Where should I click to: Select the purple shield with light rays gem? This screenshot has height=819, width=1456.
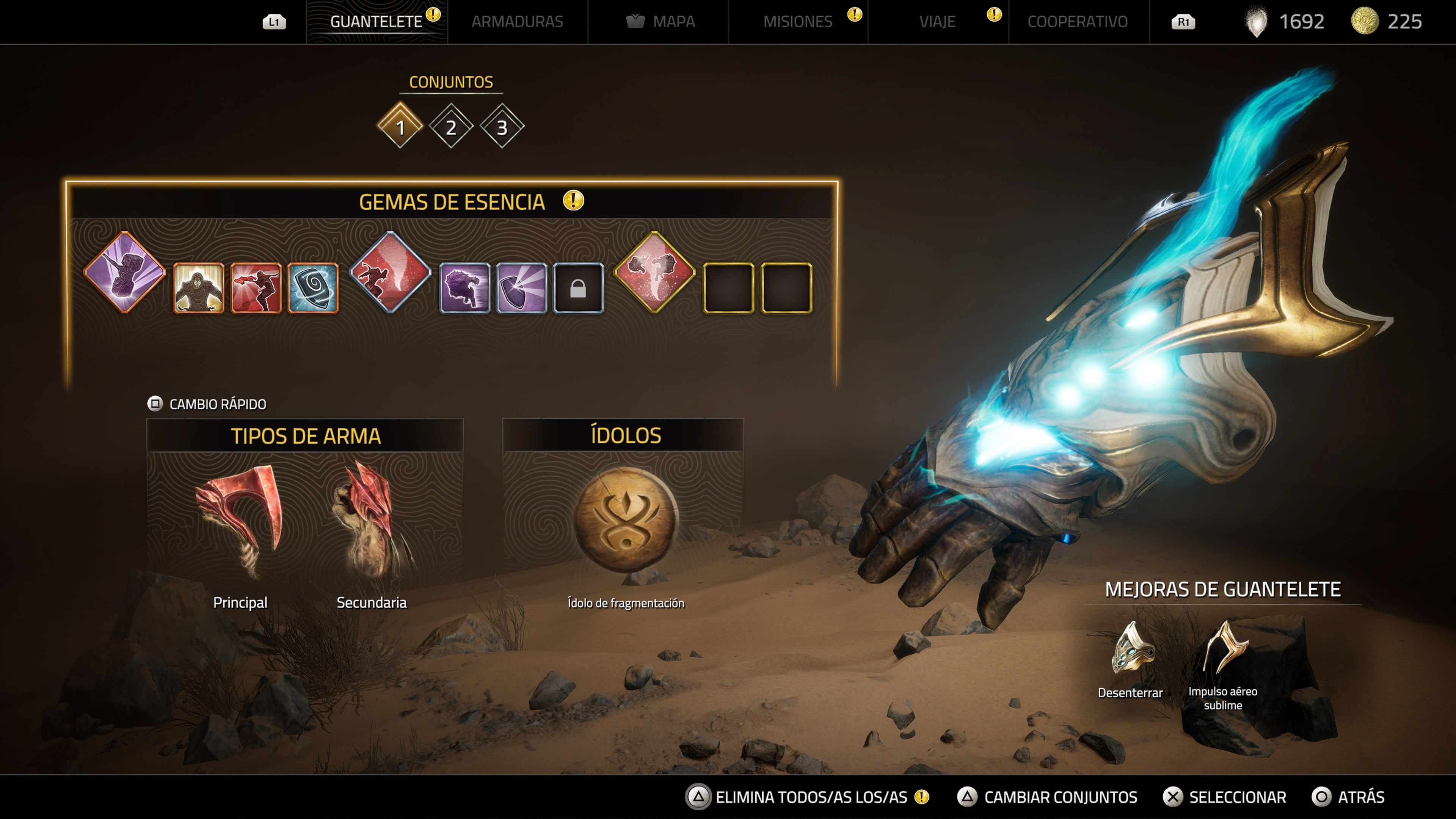pos(521,288)
